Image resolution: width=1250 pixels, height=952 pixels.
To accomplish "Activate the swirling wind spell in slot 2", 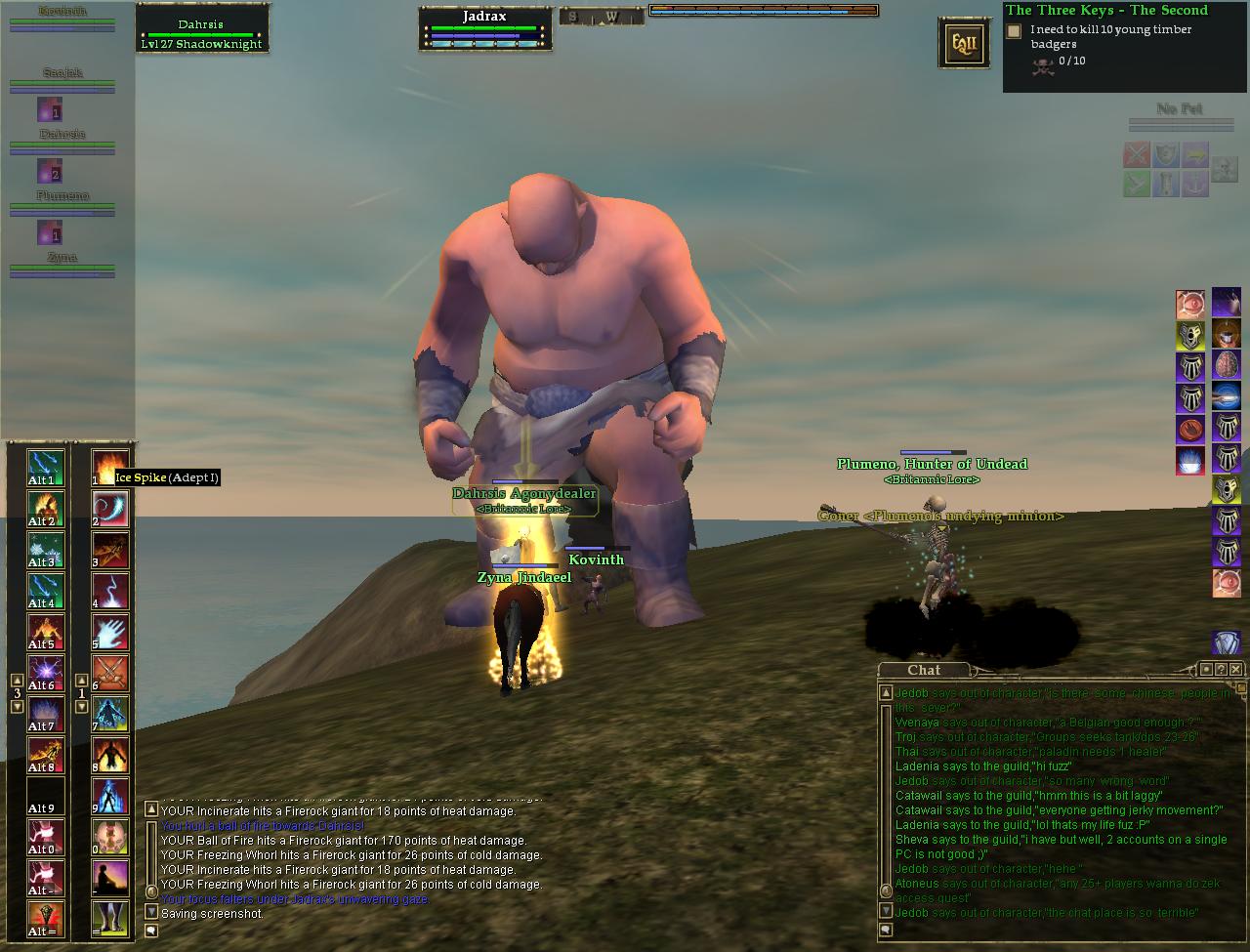I will click(109, 509).
